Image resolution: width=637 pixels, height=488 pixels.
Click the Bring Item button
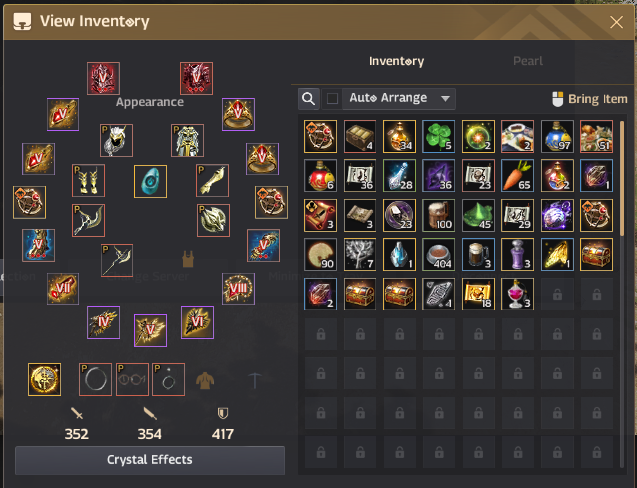[x=590, y=99]
